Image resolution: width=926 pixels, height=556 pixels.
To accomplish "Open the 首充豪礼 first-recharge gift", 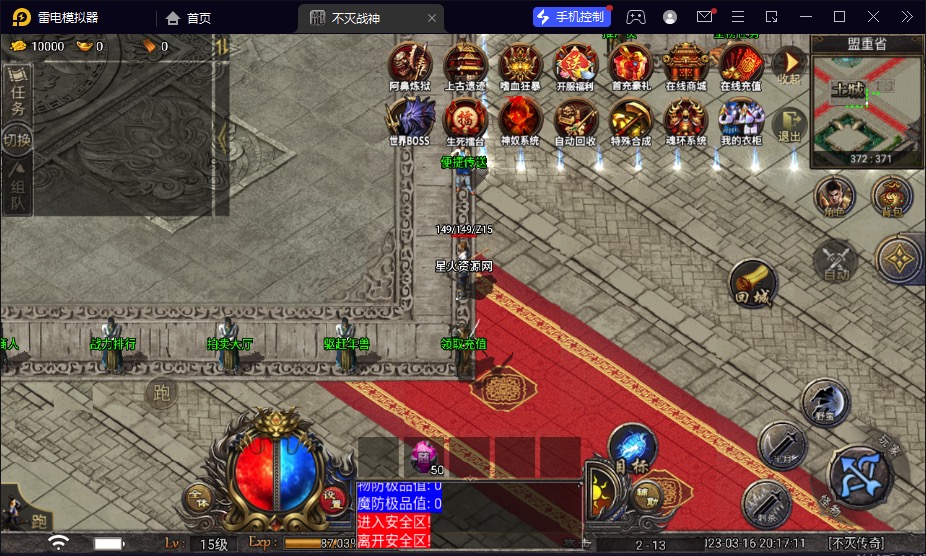I will pyautogui.click(x=631, y=65).
